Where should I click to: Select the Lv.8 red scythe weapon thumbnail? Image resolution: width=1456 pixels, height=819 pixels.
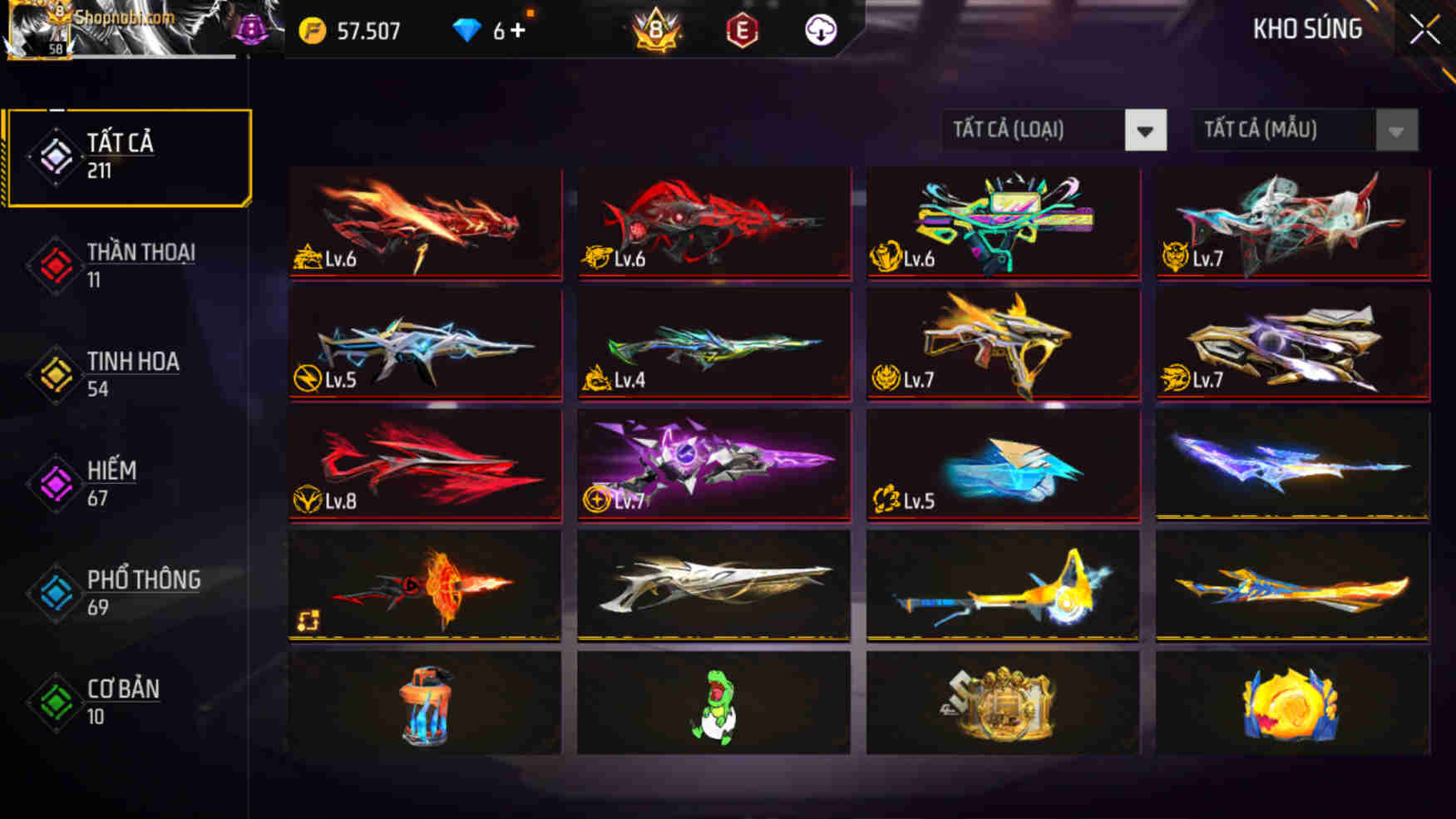point(424,463)
